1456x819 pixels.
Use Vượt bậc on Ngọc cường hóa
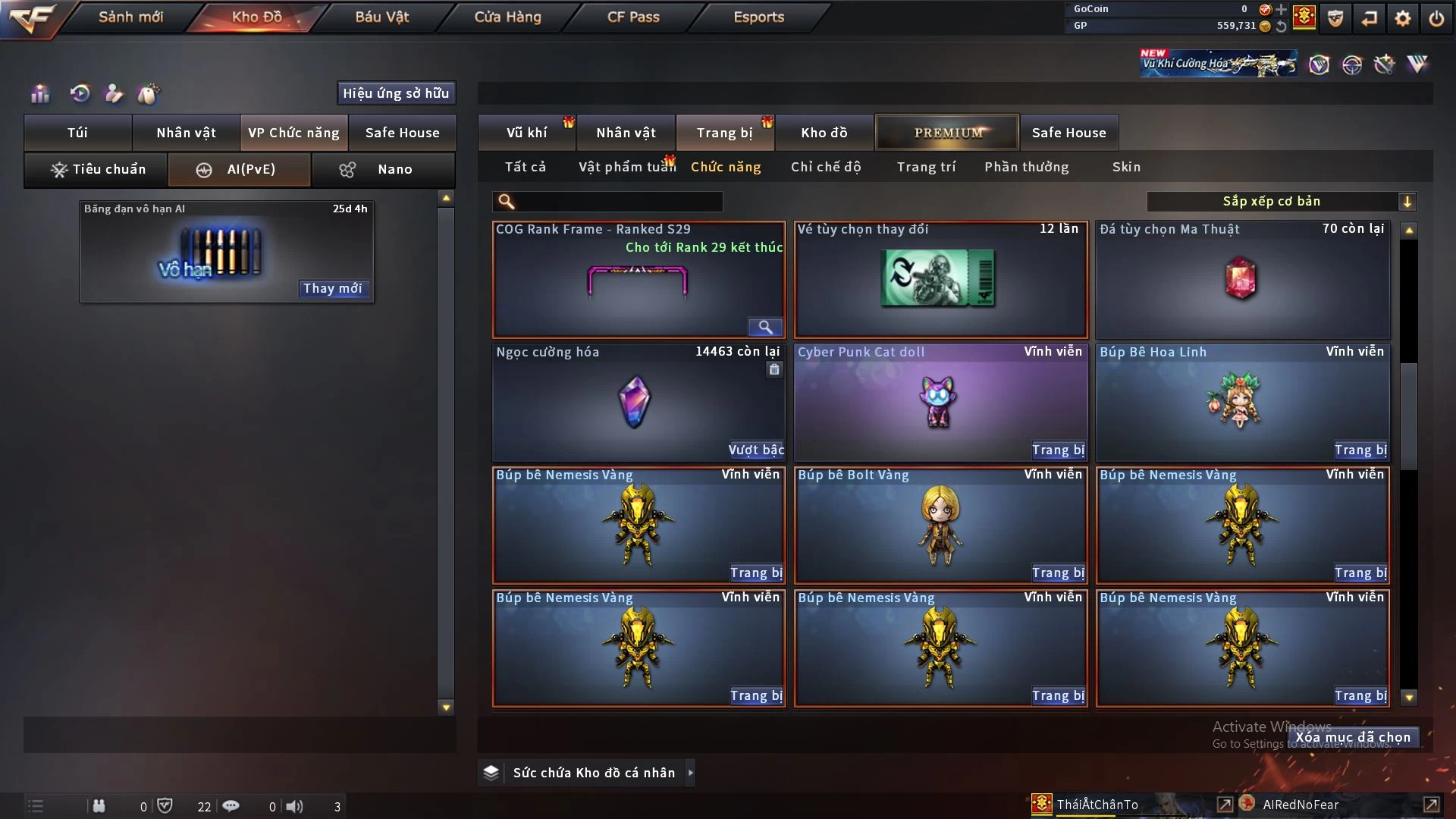756,450
